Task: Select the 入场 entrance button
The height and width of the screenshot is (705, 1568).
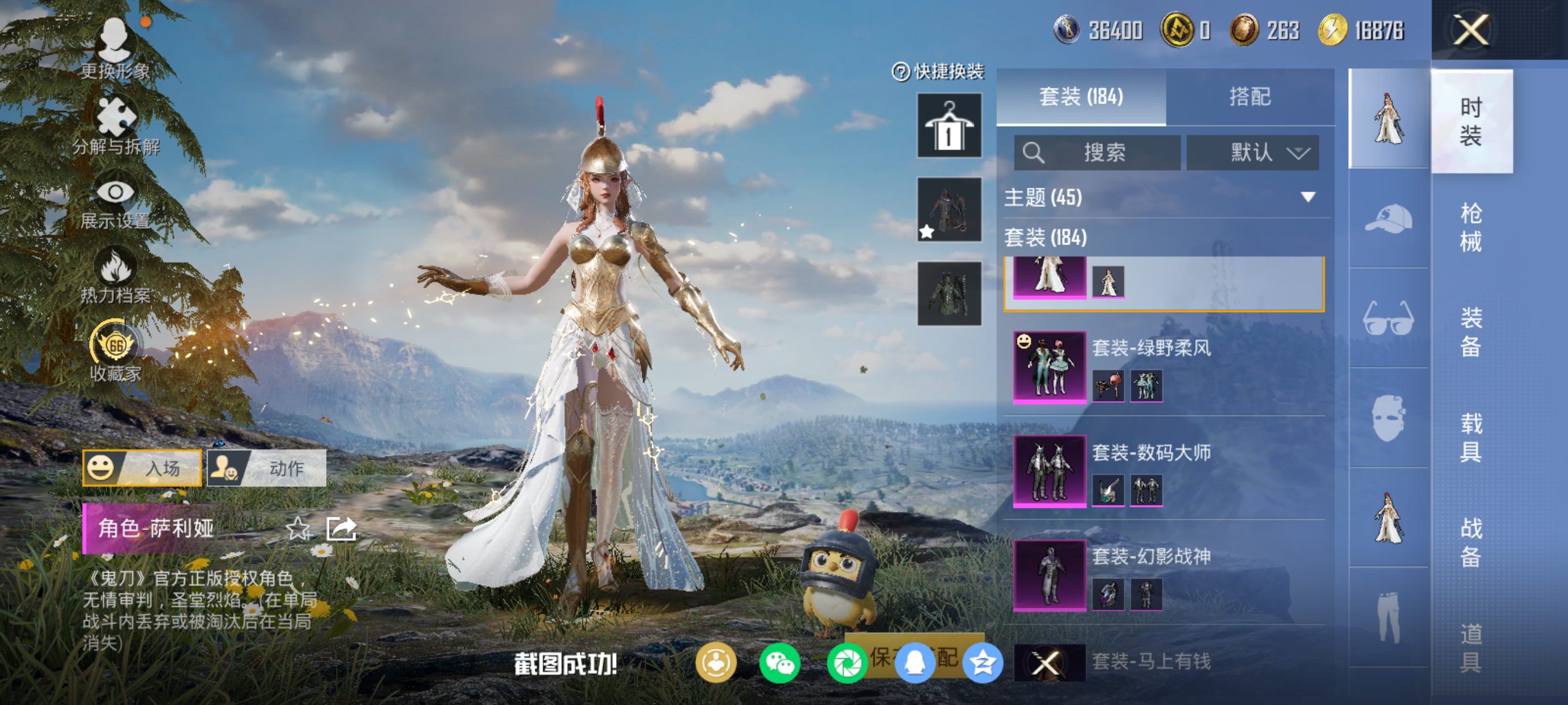Action: pyautogui.click(x=142, y=467)
